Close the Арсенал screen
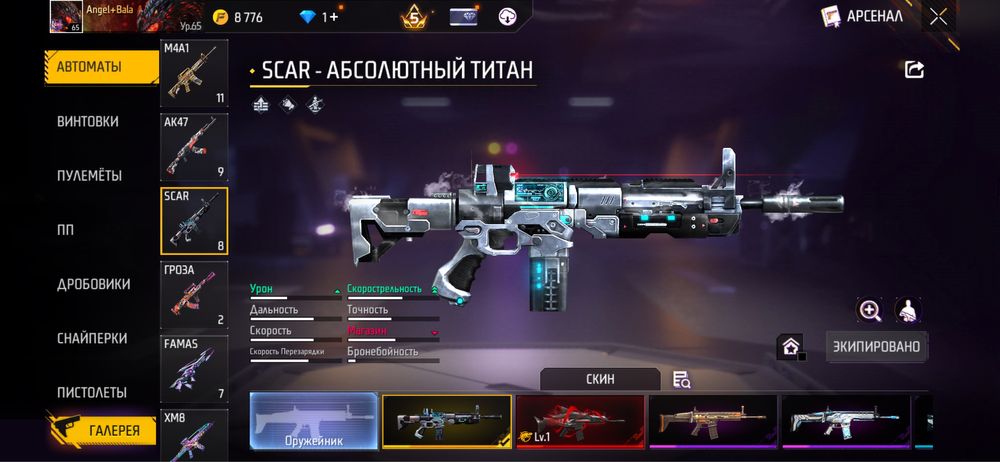Viewport: 1000px width, 462px height. tap(938, 16)
